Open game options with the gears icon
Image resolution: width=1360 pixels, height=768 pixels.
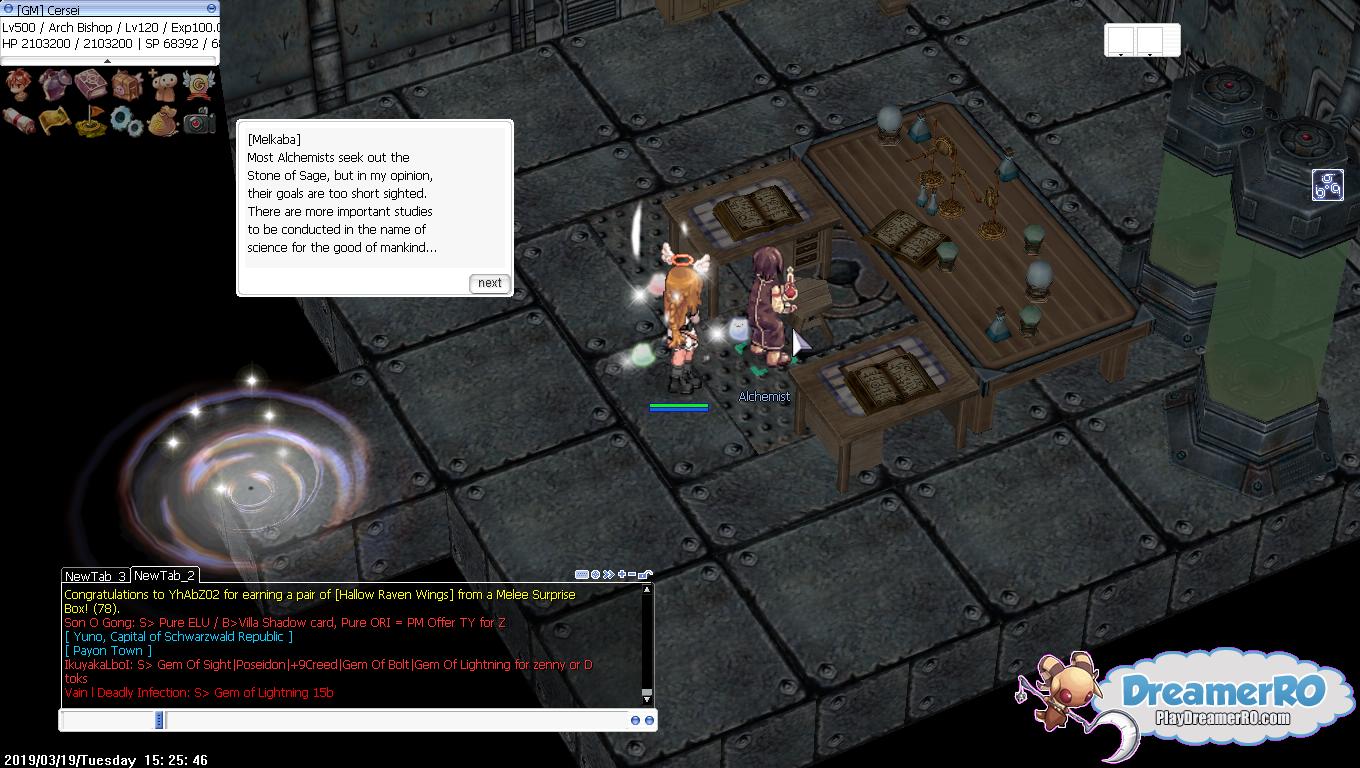click(127, 121)
